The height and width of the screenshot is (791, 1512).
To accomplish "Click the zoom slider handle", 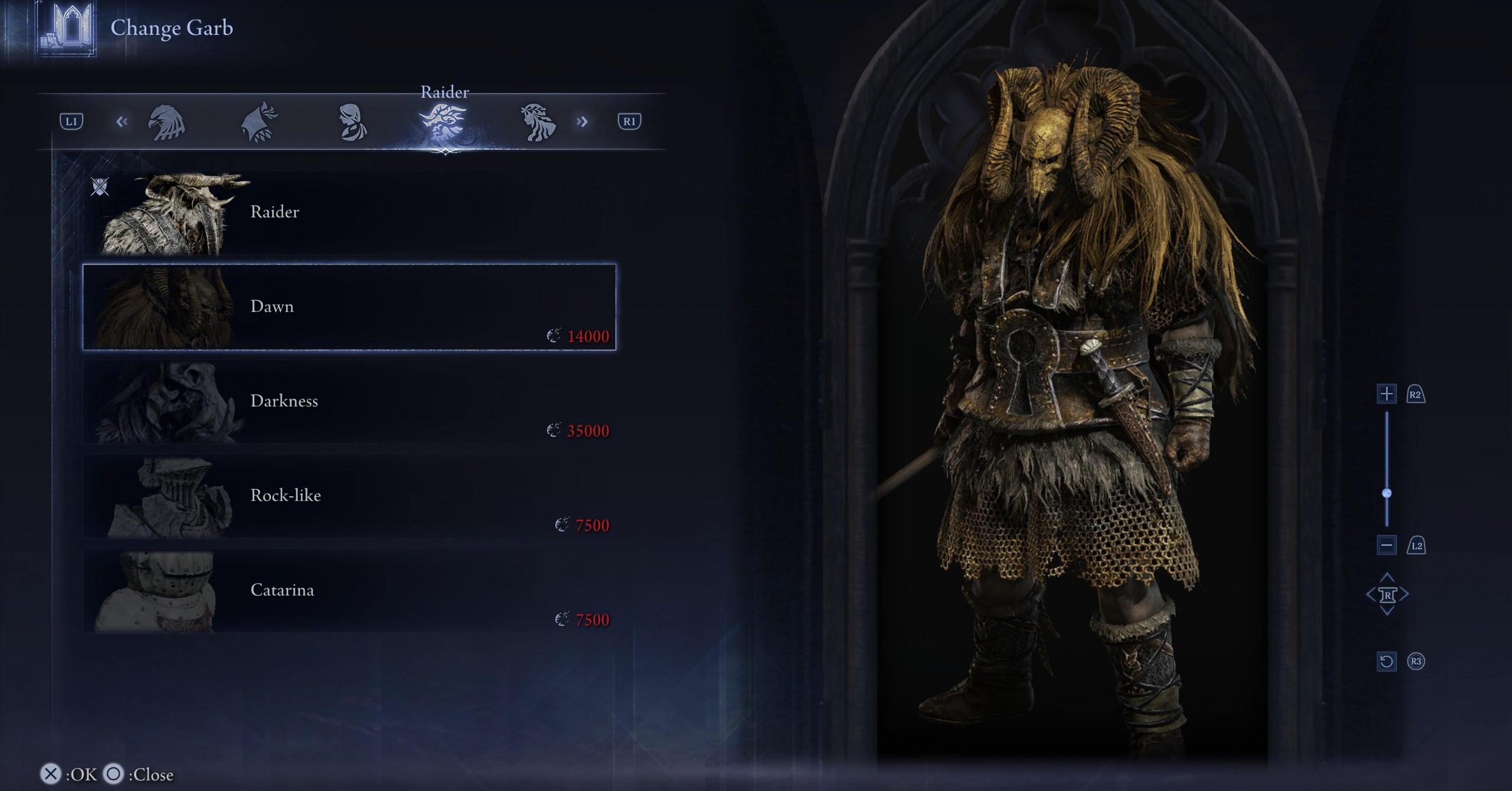I will point(1387,493).
